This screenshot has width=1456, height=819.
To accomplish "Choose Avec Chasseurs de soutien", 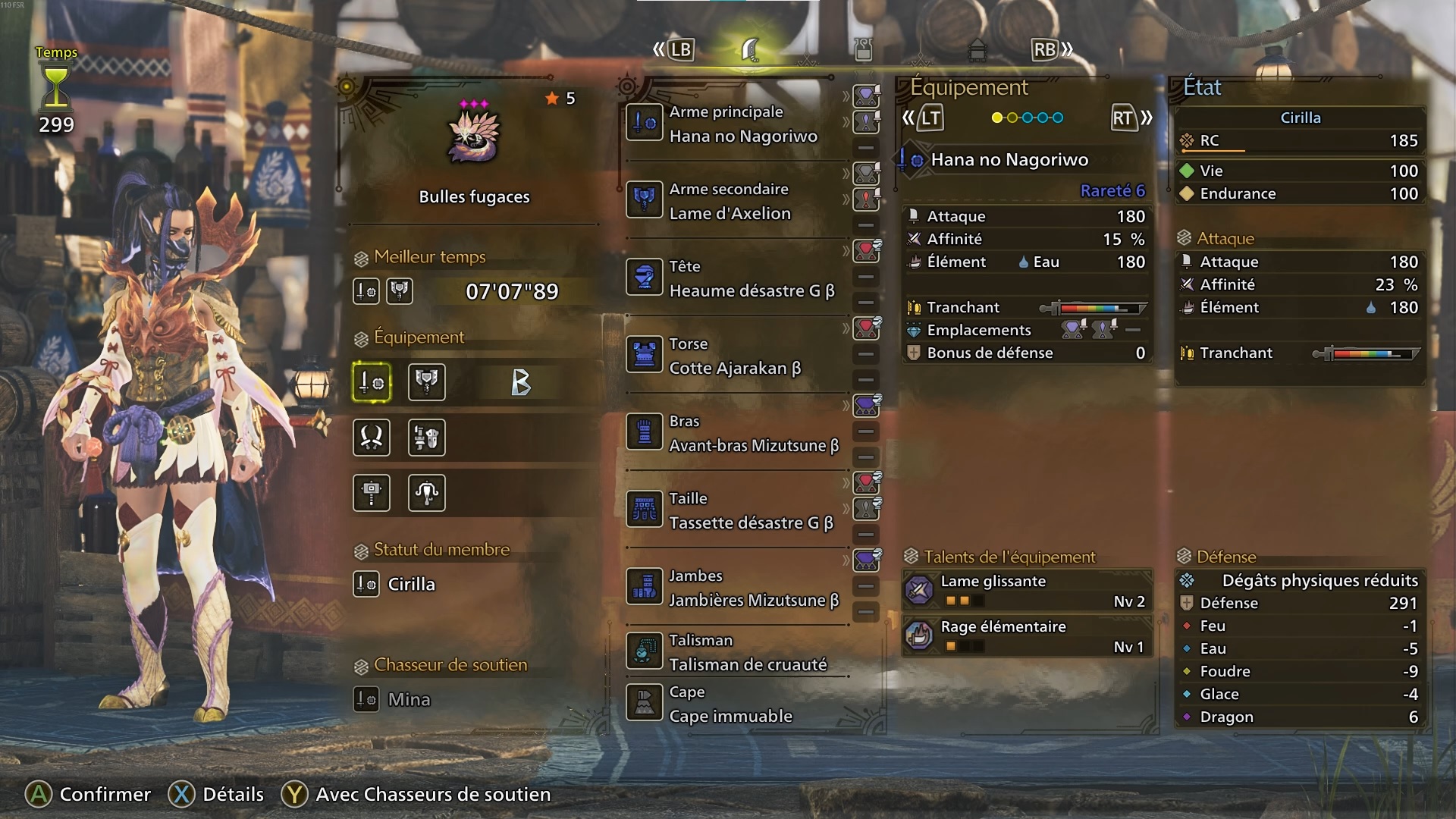I will point(416,794).
